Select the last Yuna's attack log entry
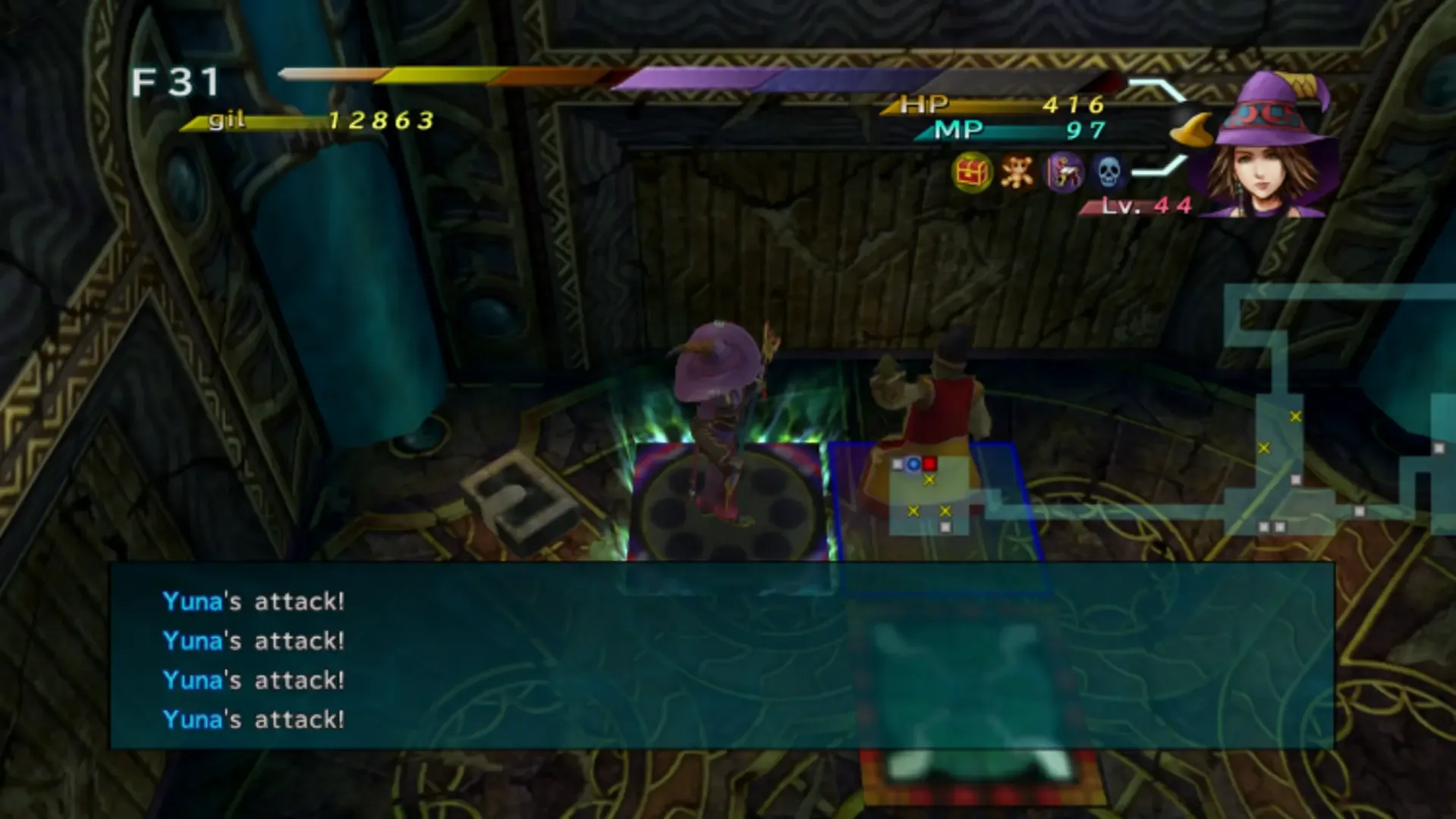 click(x=254, y=717)
